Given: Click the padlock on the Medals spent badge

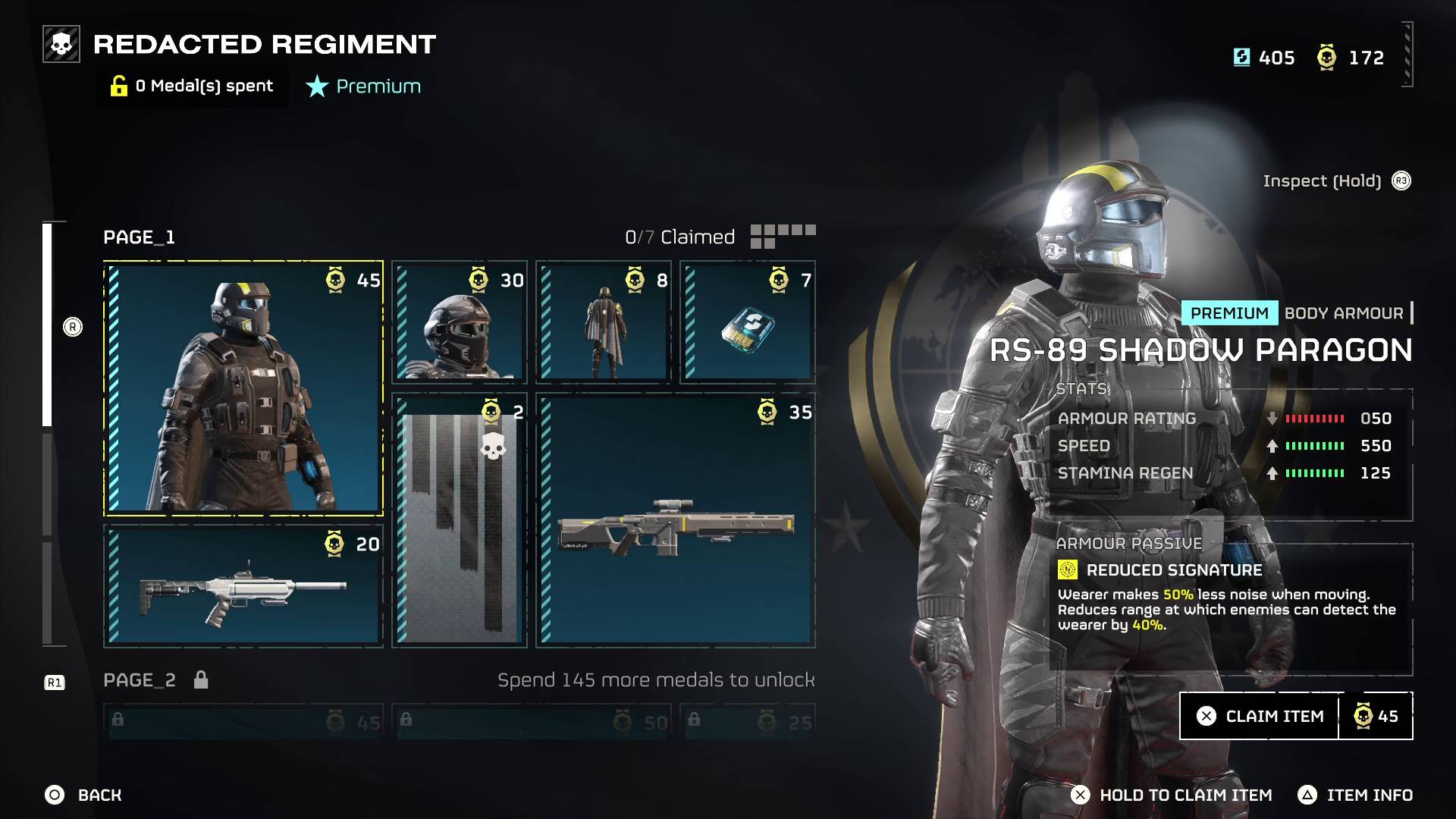Looking at the screenshot, I should coord(118,86).
